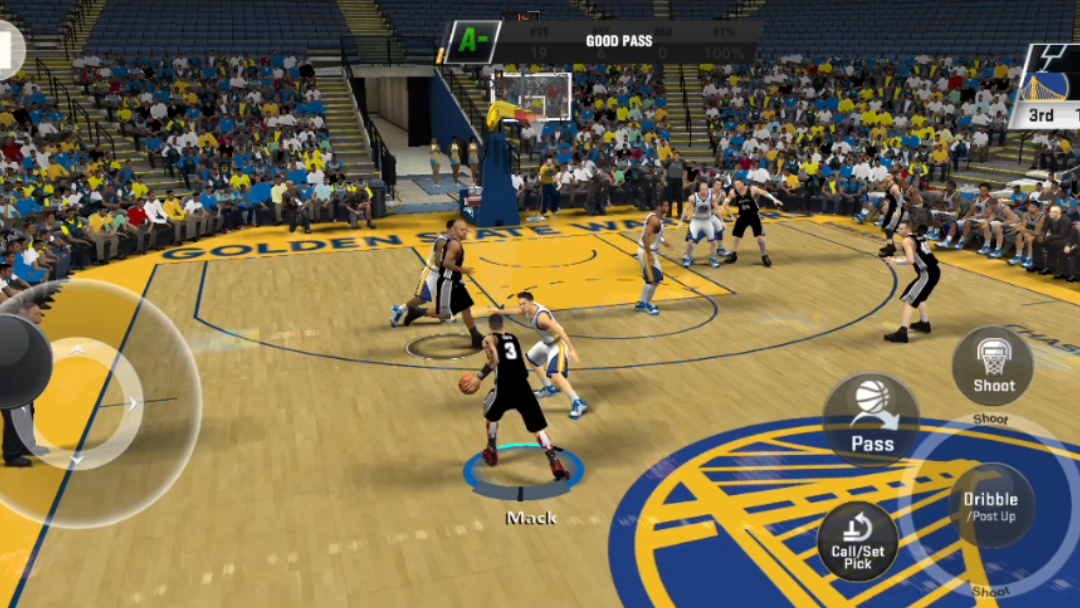Image resolution: width=1080 pixels, height=608 pixels.
Task: Activate the Dribble/Post Up button
Action: click(x=990, y=506)
